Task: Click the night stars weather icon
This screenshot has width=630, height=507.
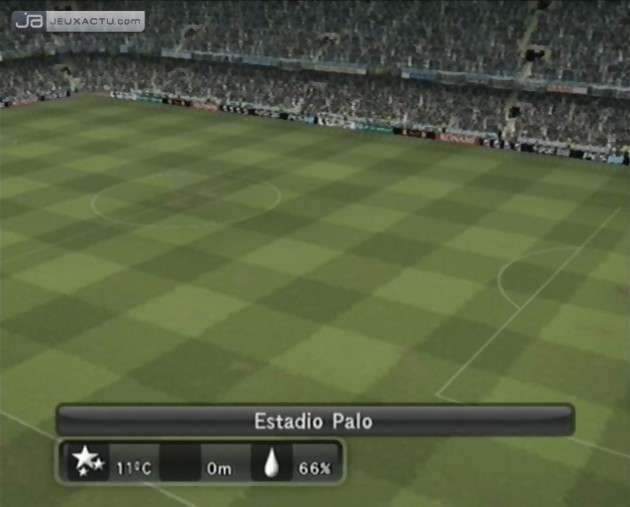Action: [x=88, y=462]
